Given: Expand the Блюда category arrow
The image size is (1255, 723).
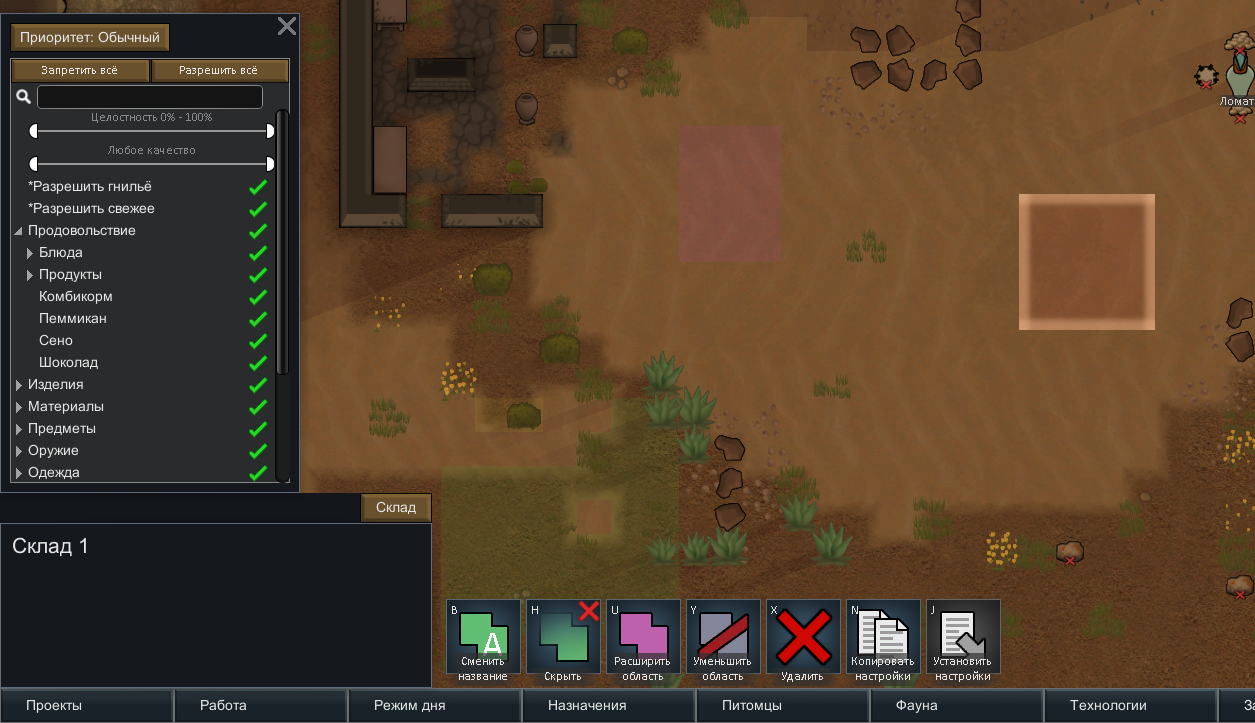Looking at the screenshot, I should tap(30, 253).
